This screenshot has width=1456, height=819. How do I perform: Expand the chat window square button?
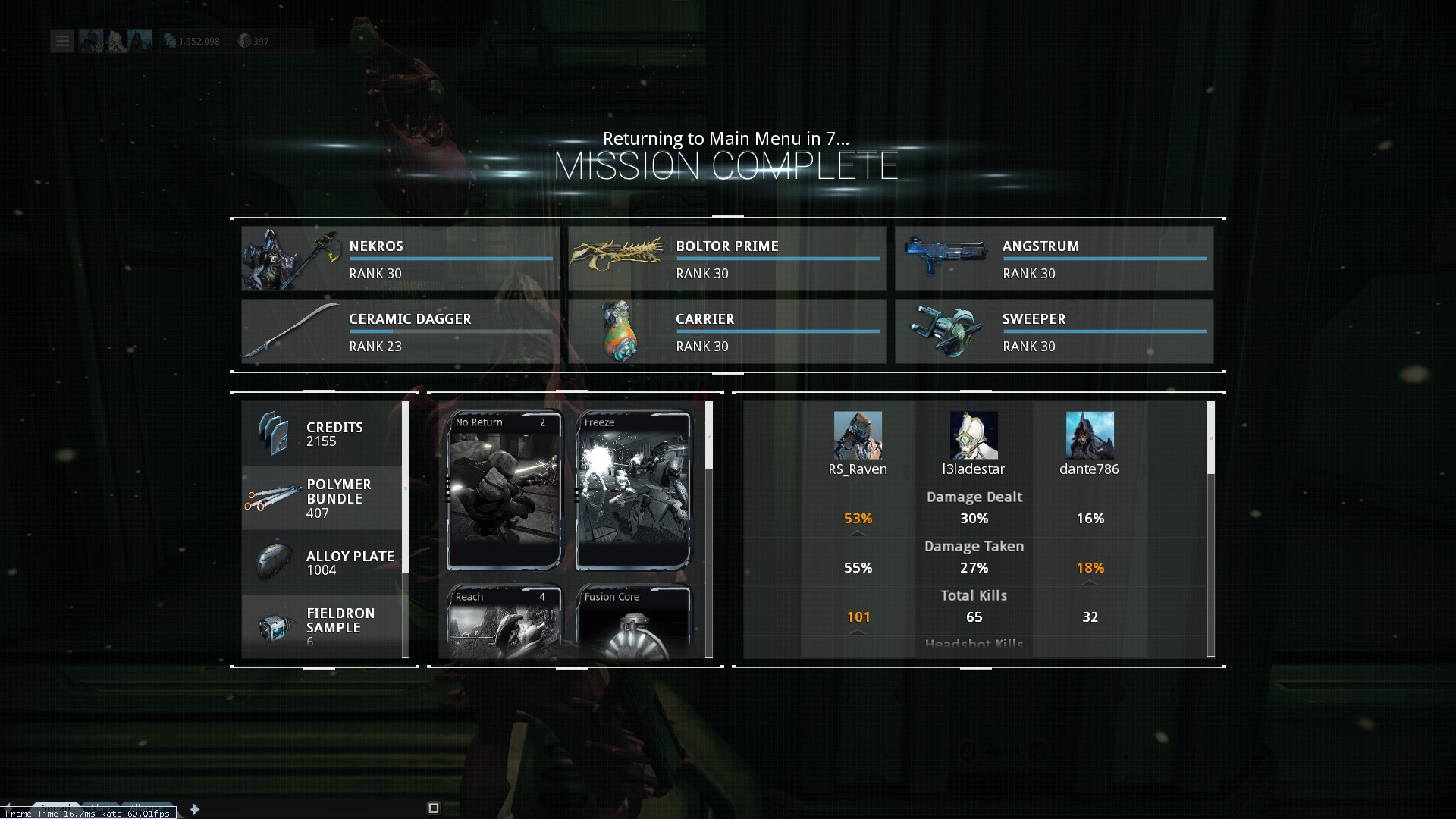coord(434,808)
